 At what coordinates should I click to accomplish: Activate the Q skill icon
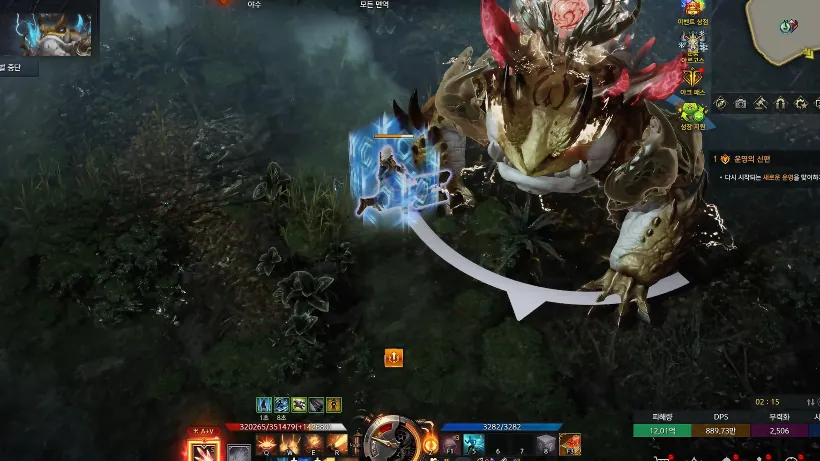point(266,443)
